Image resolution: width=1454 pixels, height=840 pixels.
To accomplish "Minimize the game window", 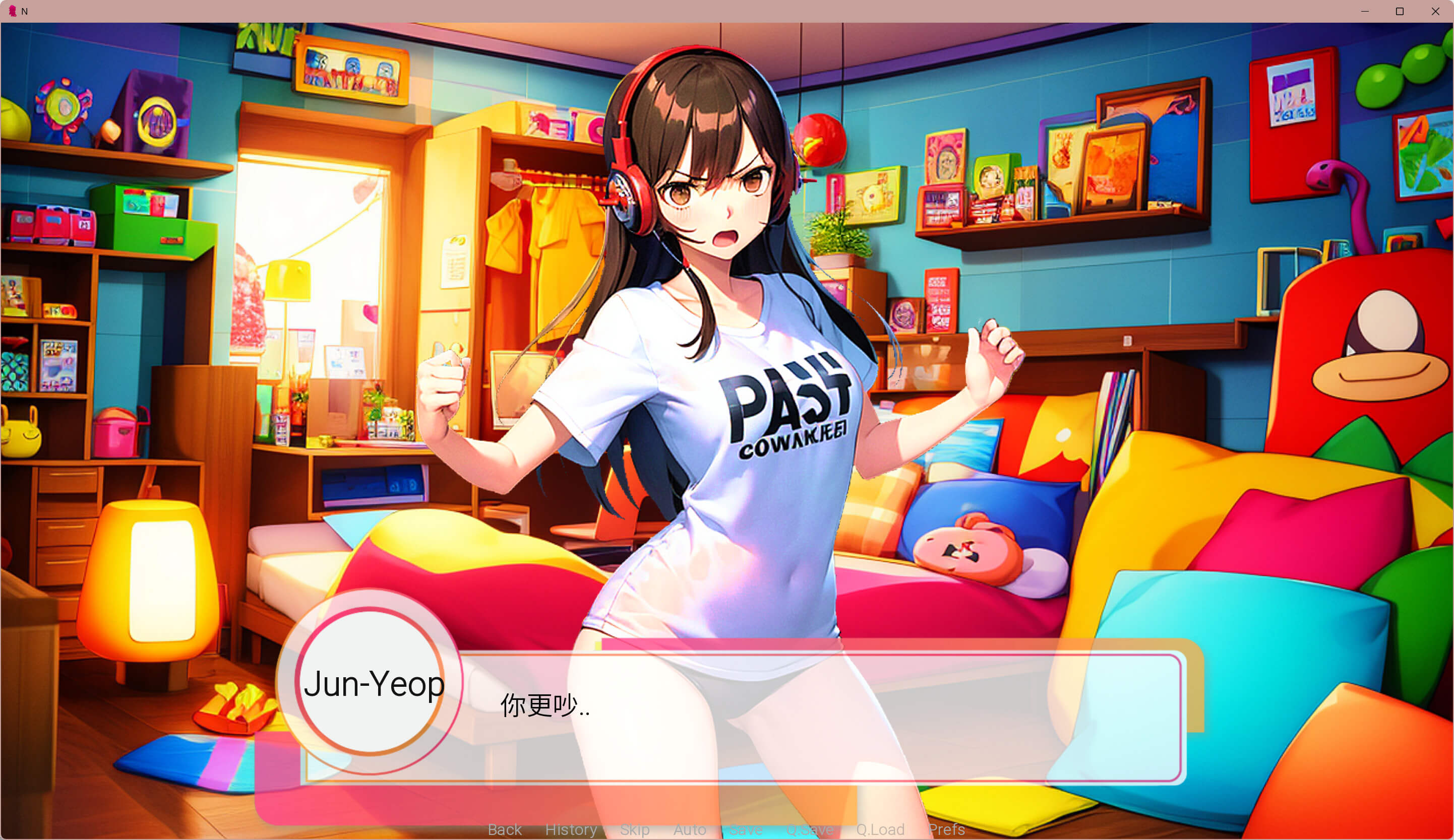I will click(x=1365, y=12).
